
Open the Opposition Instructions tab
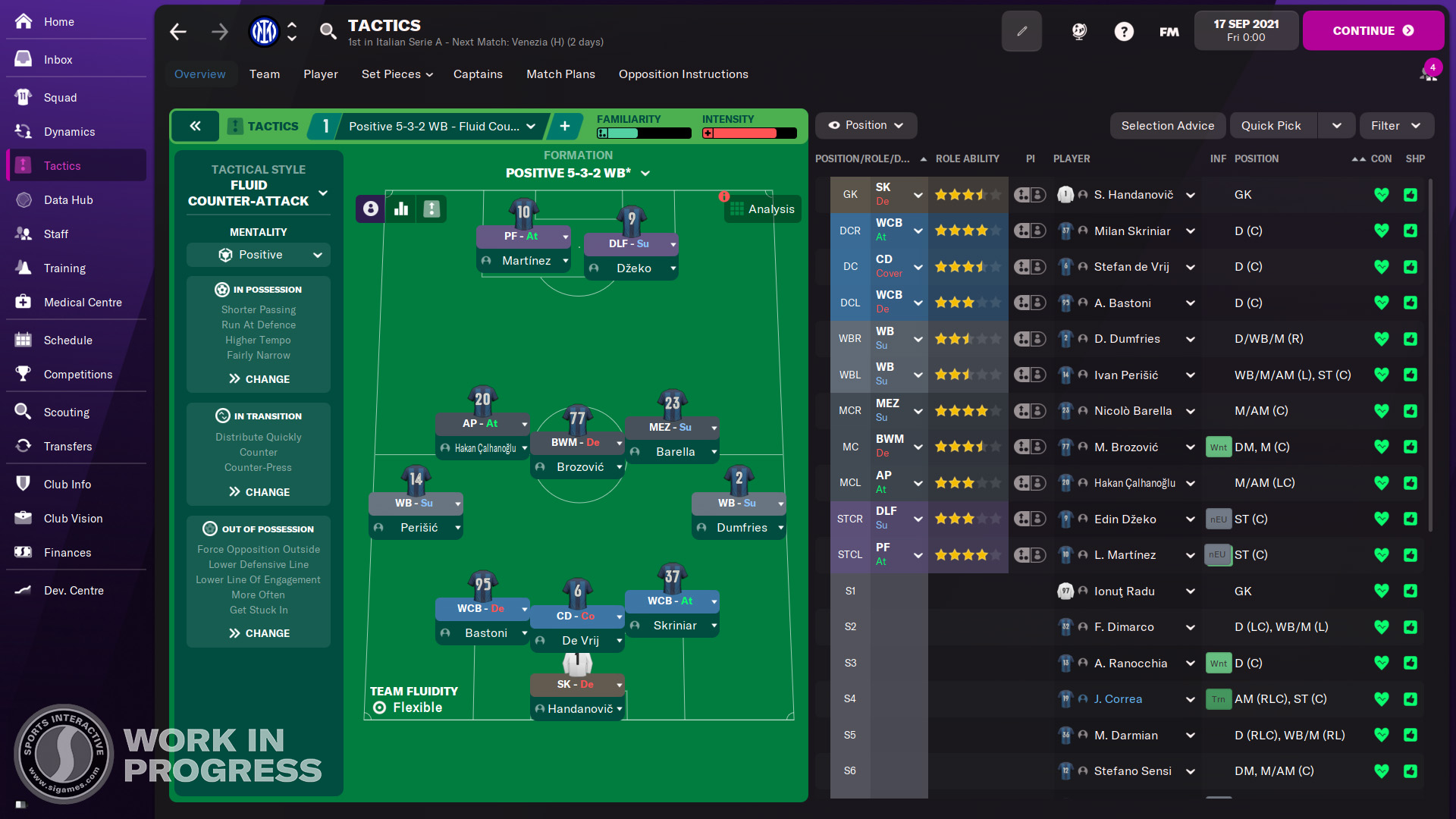pos(682,74)
